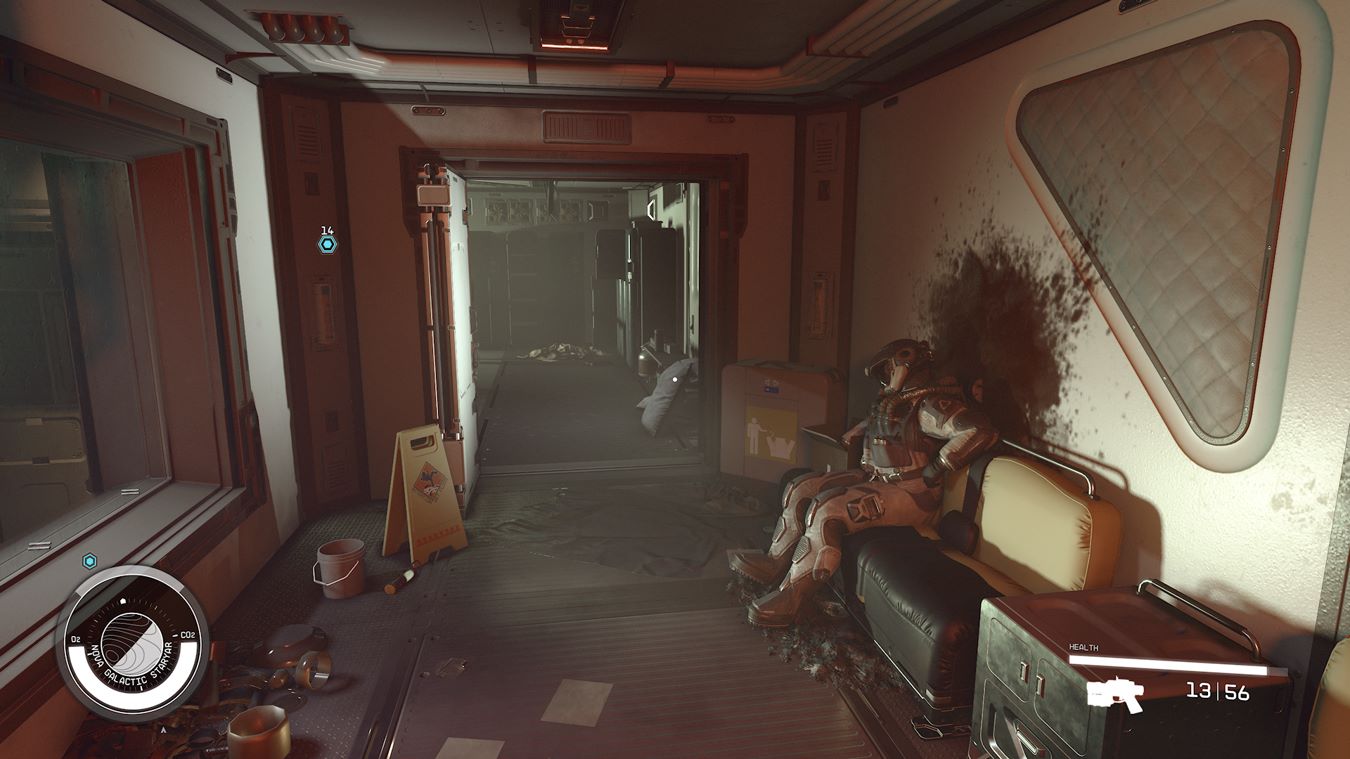Screen dimensions: 1350x759
Task: Select the blue objective marker labeled 14
Action: (x=327, y=243)
